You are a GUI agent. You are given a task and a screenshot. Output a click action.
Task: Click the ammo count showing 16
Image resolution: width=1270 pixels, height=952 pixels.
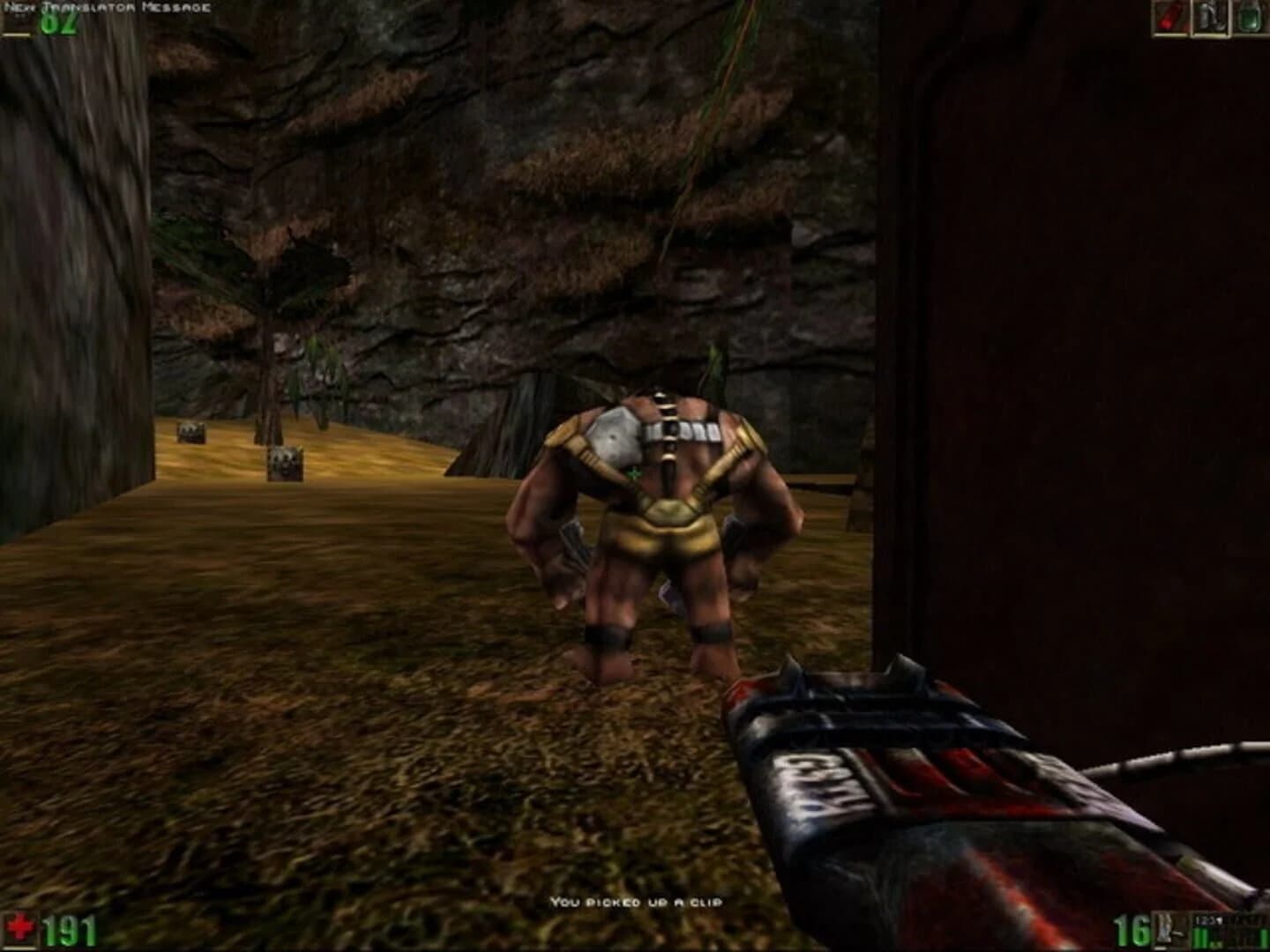pyautogui.click(x=1132, y=930)
